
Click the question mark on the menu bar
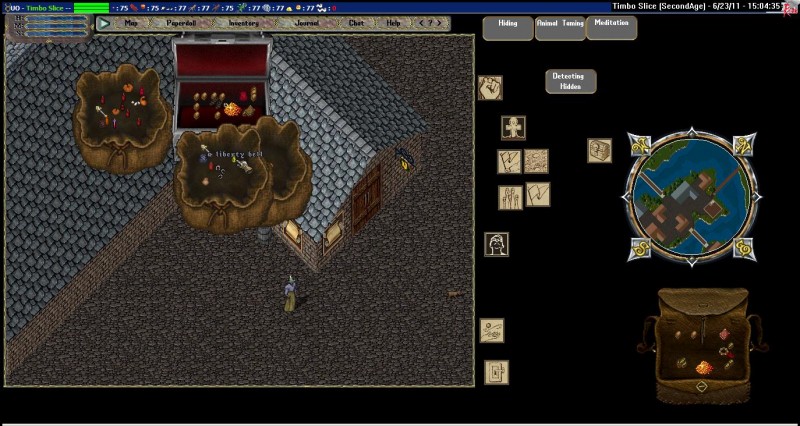427,23
